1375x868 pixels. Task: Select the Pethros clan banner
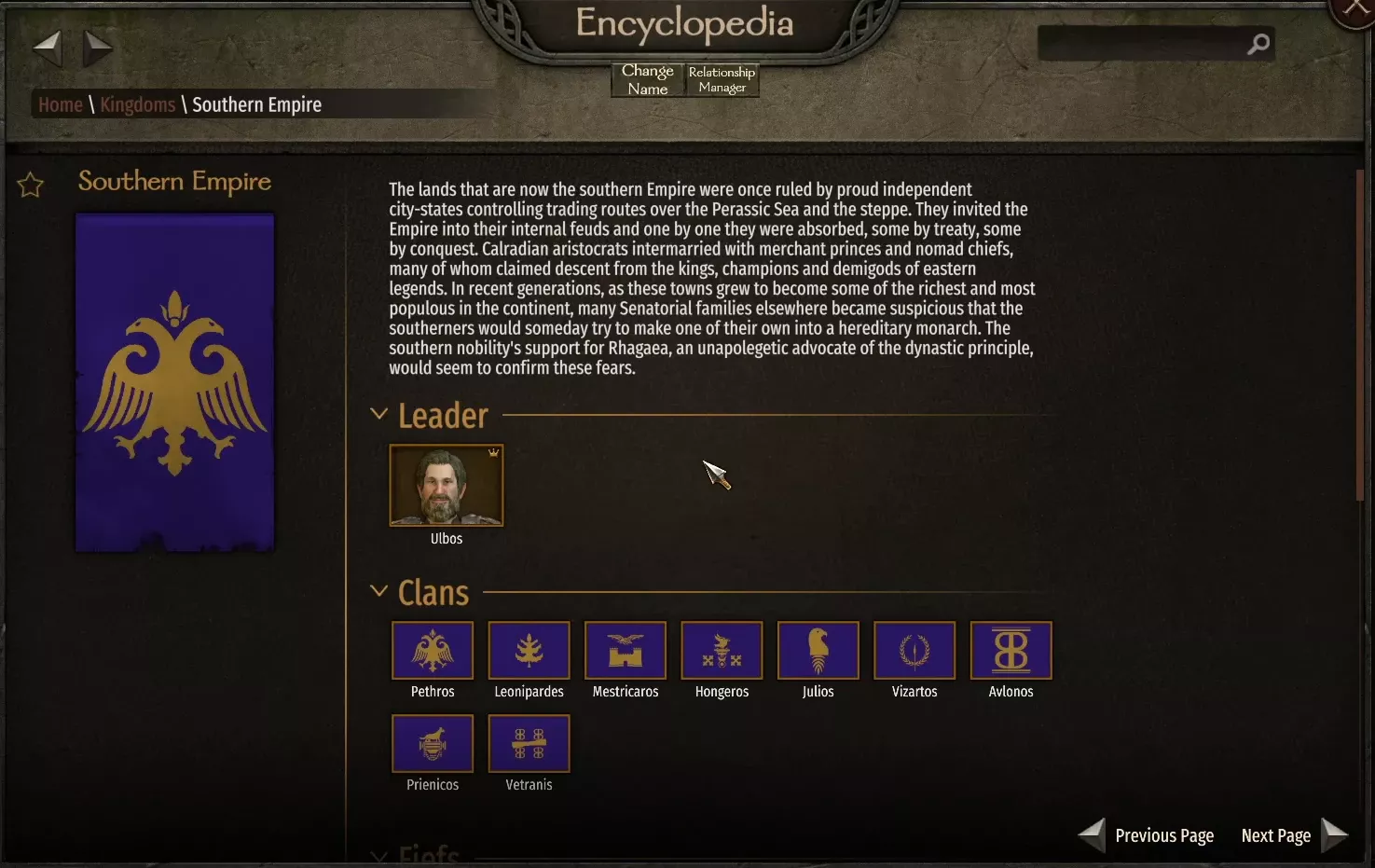[433, 651]
